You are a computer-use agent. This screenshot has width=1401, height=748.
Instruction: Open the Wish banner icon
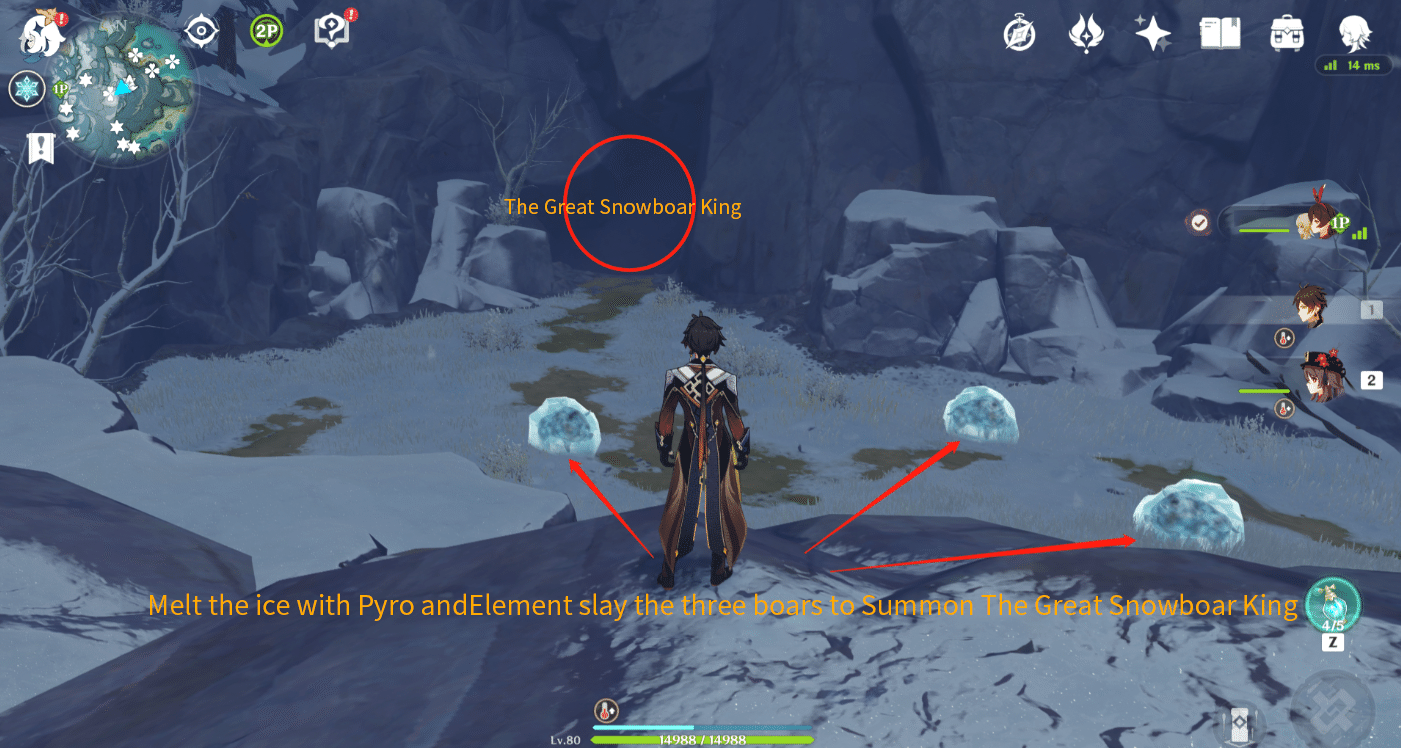coord(1087,33)
